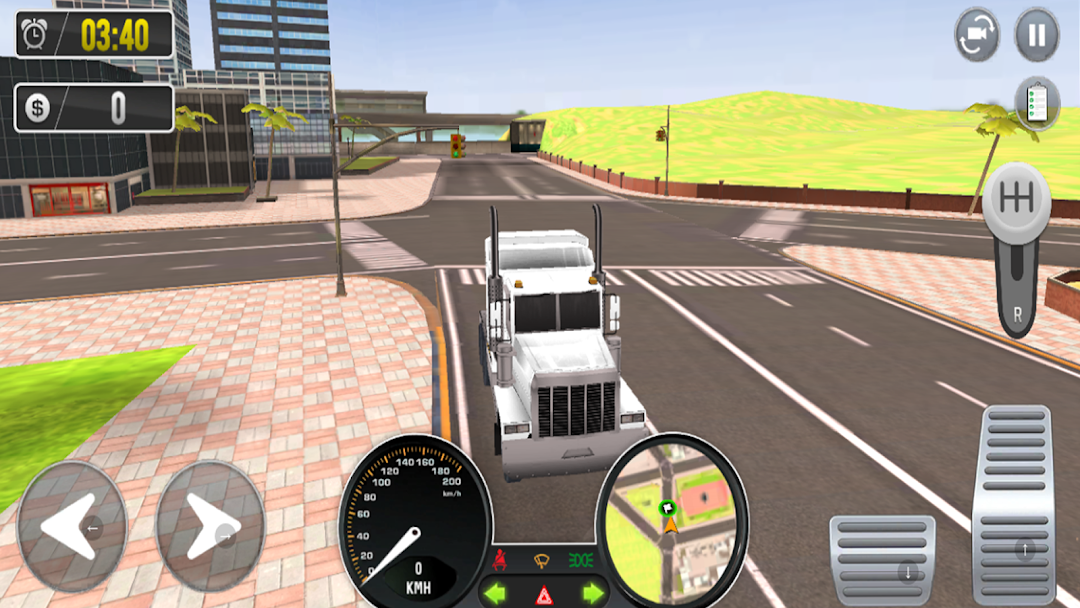Toggle the seatbelt icon
Viewport: 1080px width, 608px height.
500,559
